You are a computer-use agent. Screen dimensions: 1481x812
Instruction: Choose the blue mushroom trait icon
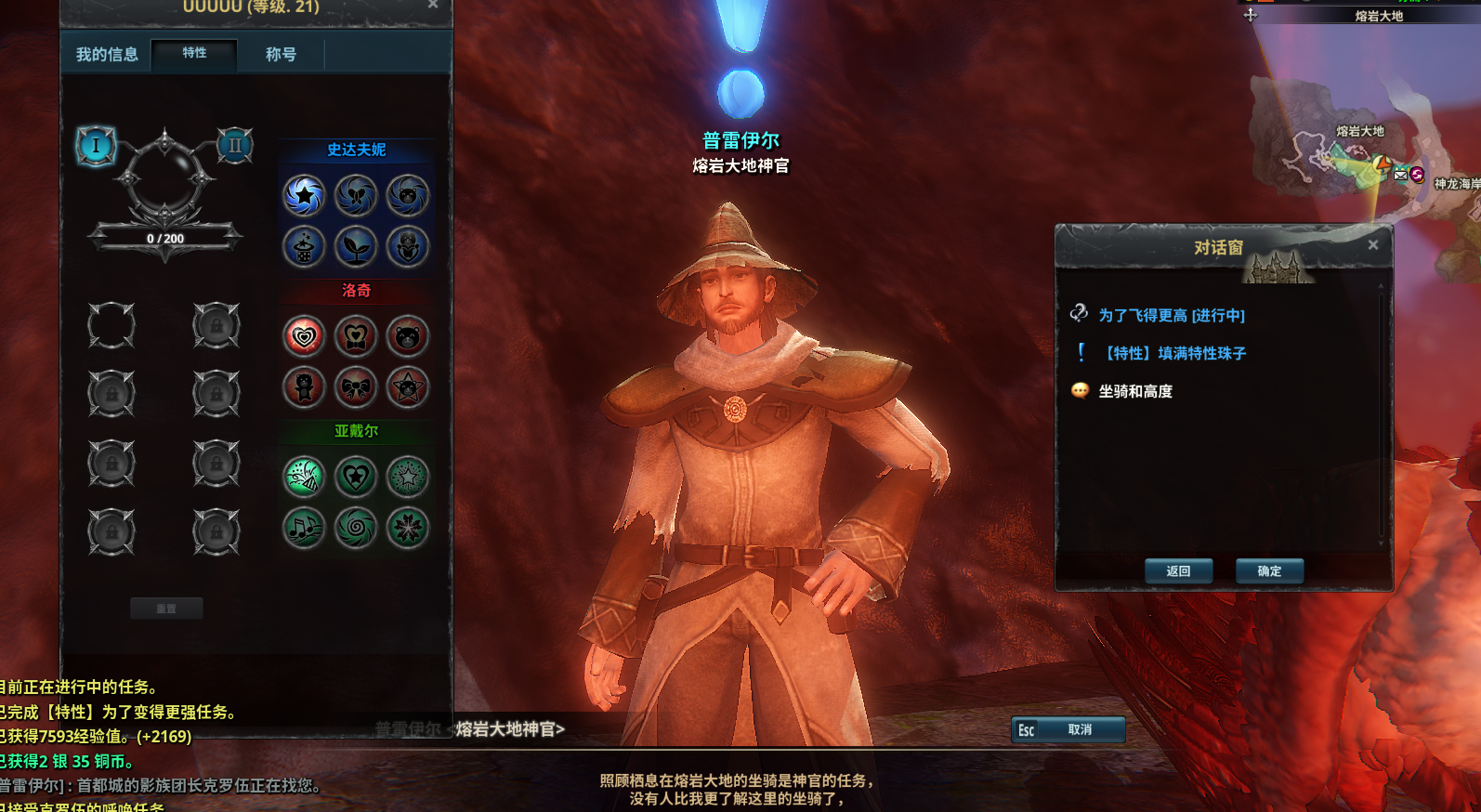[x=304, y=247]
